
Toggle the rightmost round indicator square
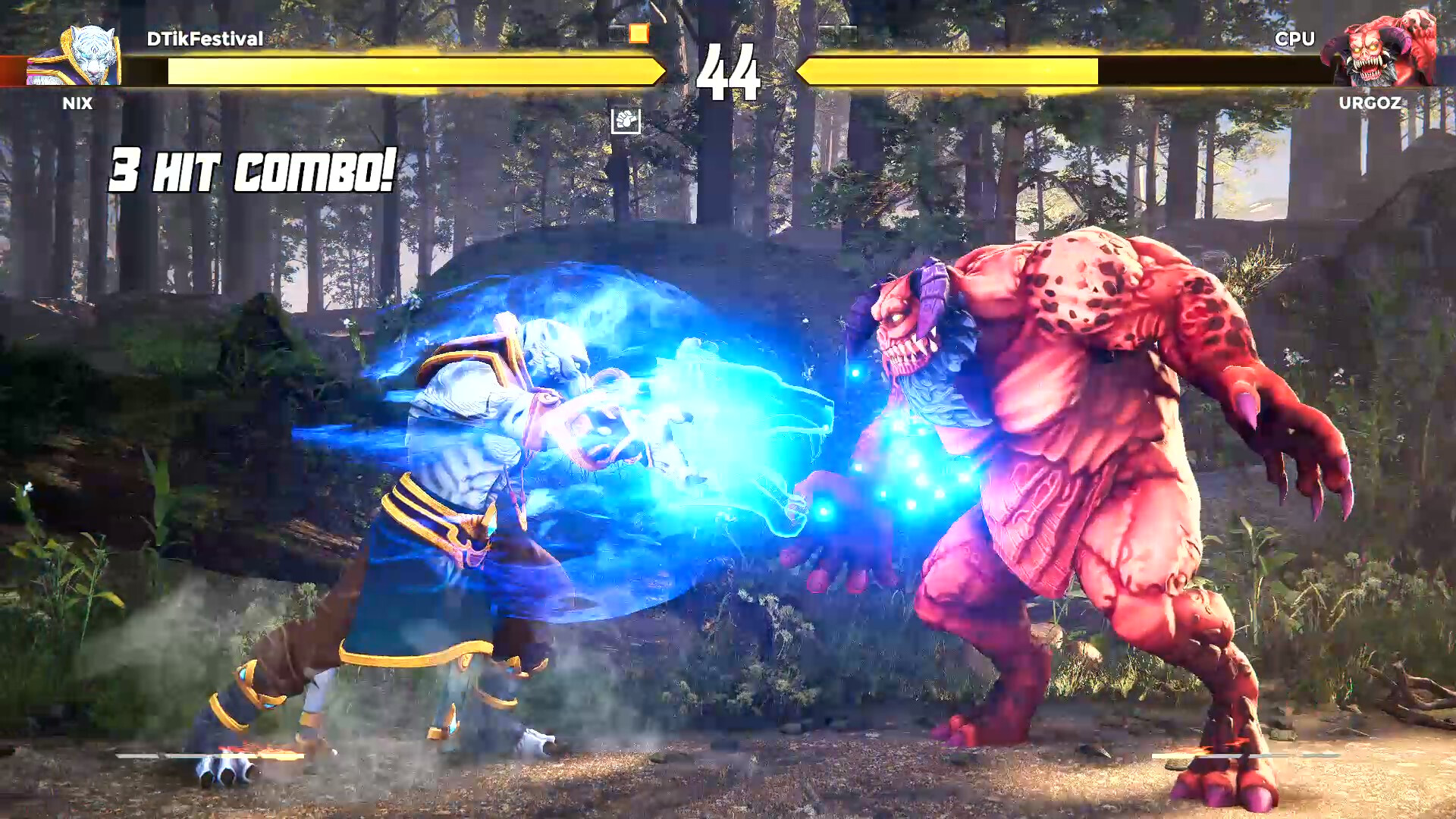click(849, 32)
